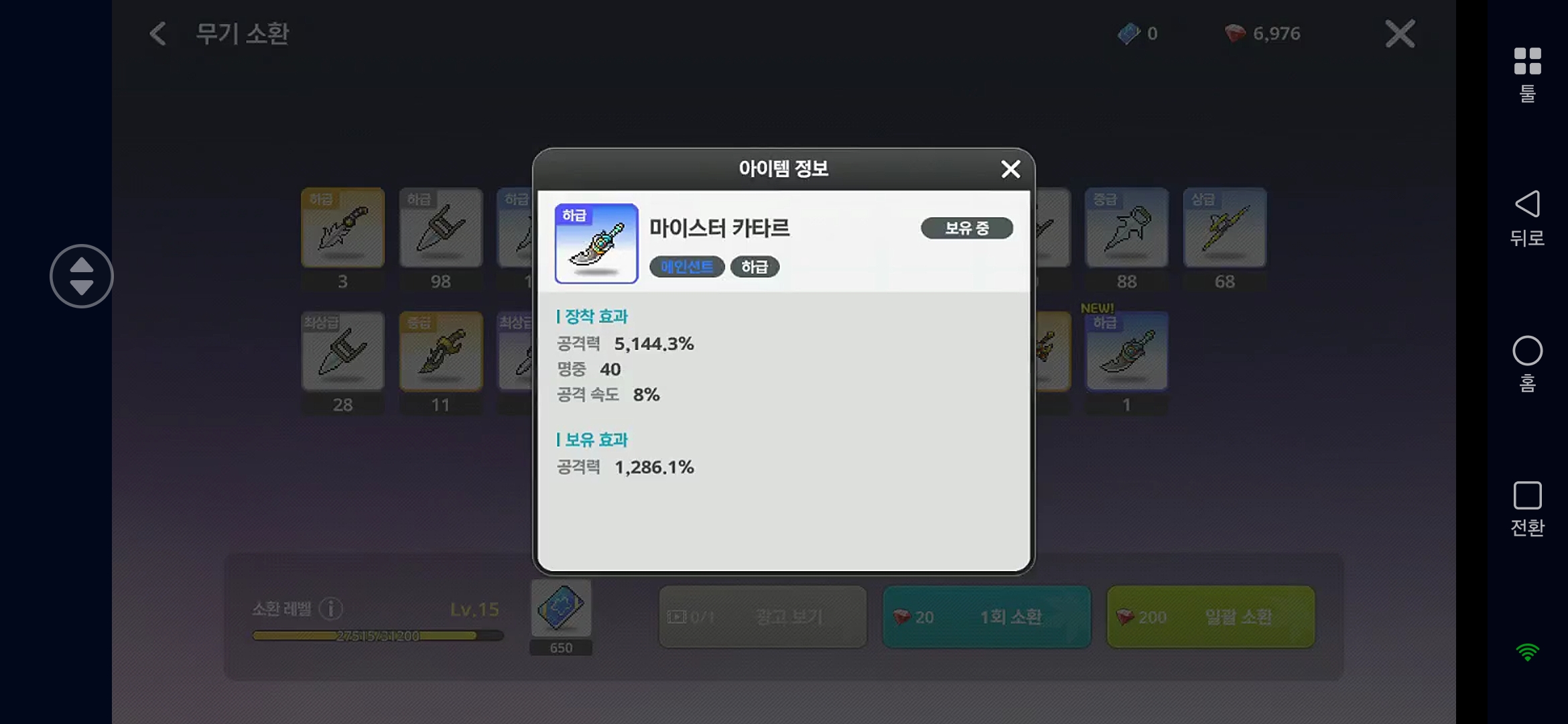The image size is (1568, 724).
Task: Close the 아이템 정보 popup
Action: 1010,169
